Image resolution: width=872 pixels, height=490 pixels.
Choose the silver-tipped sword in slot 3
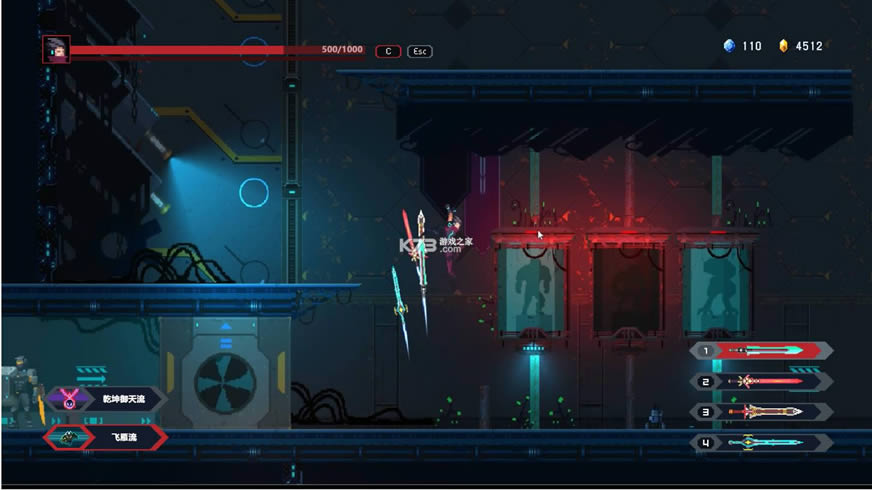tap(762, 411)
